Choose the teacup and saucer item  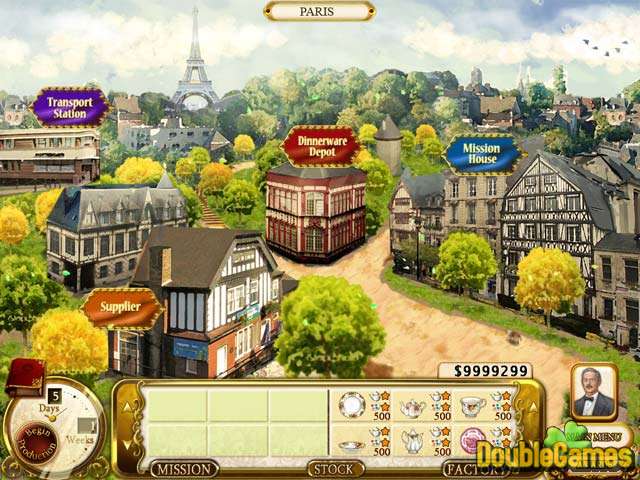point(472,405)
